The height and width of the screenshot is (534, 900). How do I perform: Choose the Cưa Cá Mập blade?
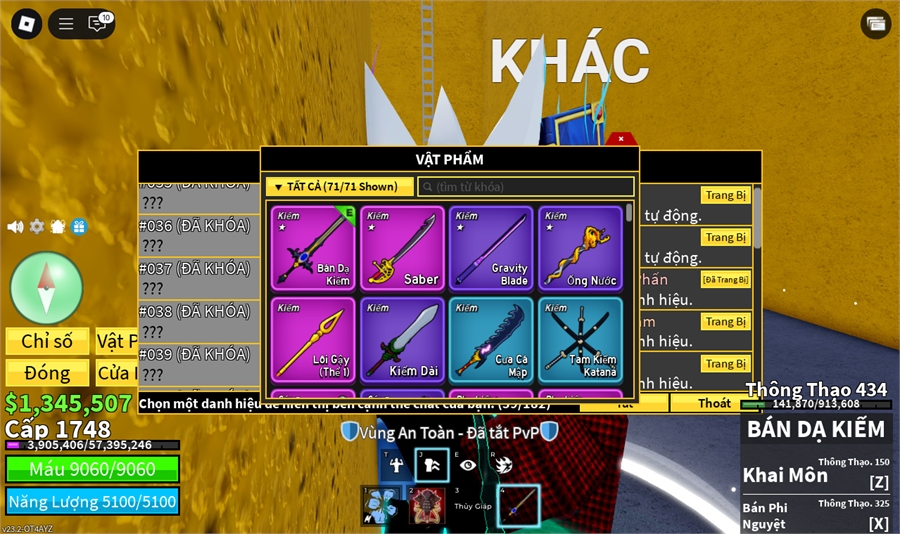[x=491, y=339]
